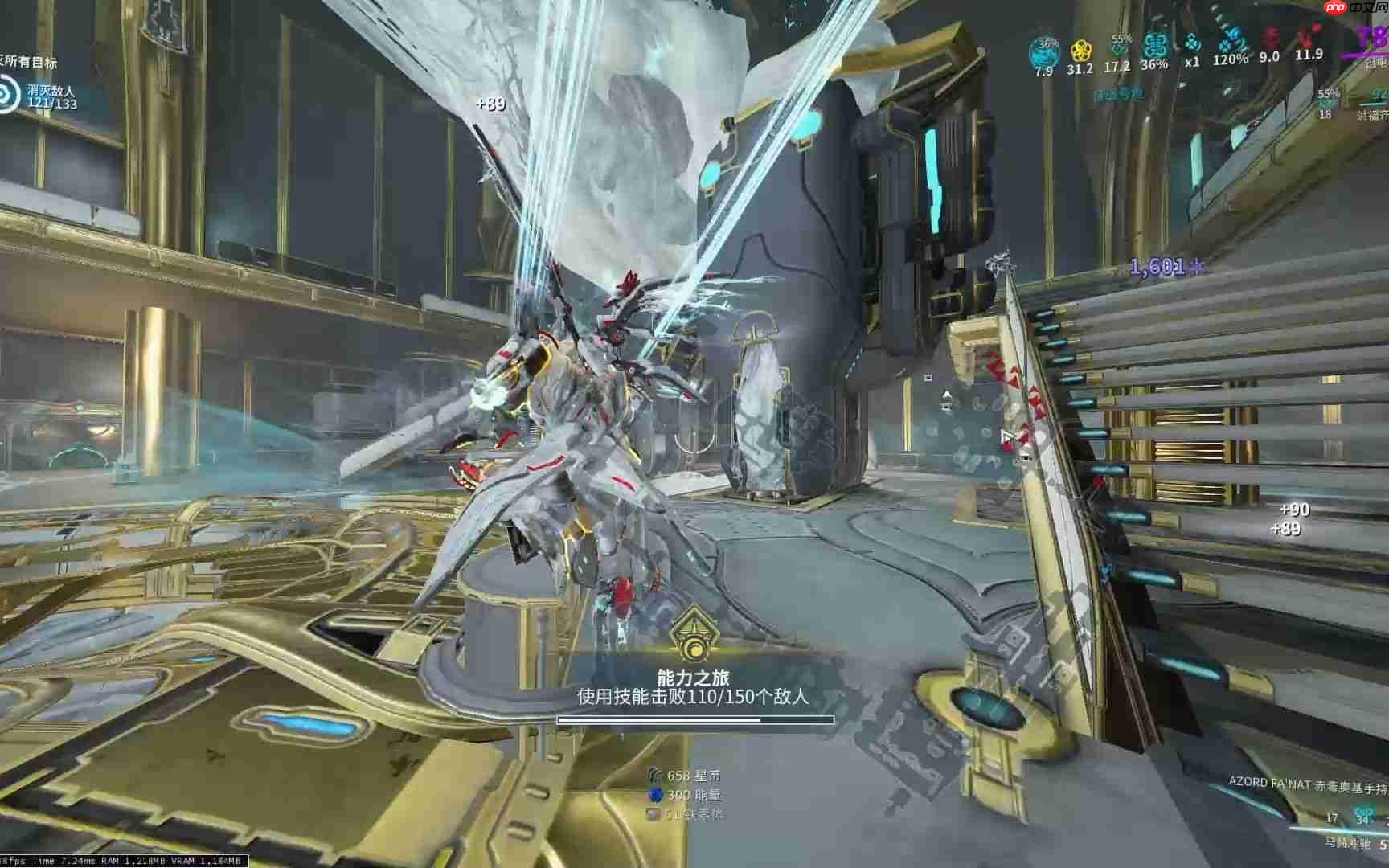Click the cyan 36% status buff icon

pos(1155,47)
